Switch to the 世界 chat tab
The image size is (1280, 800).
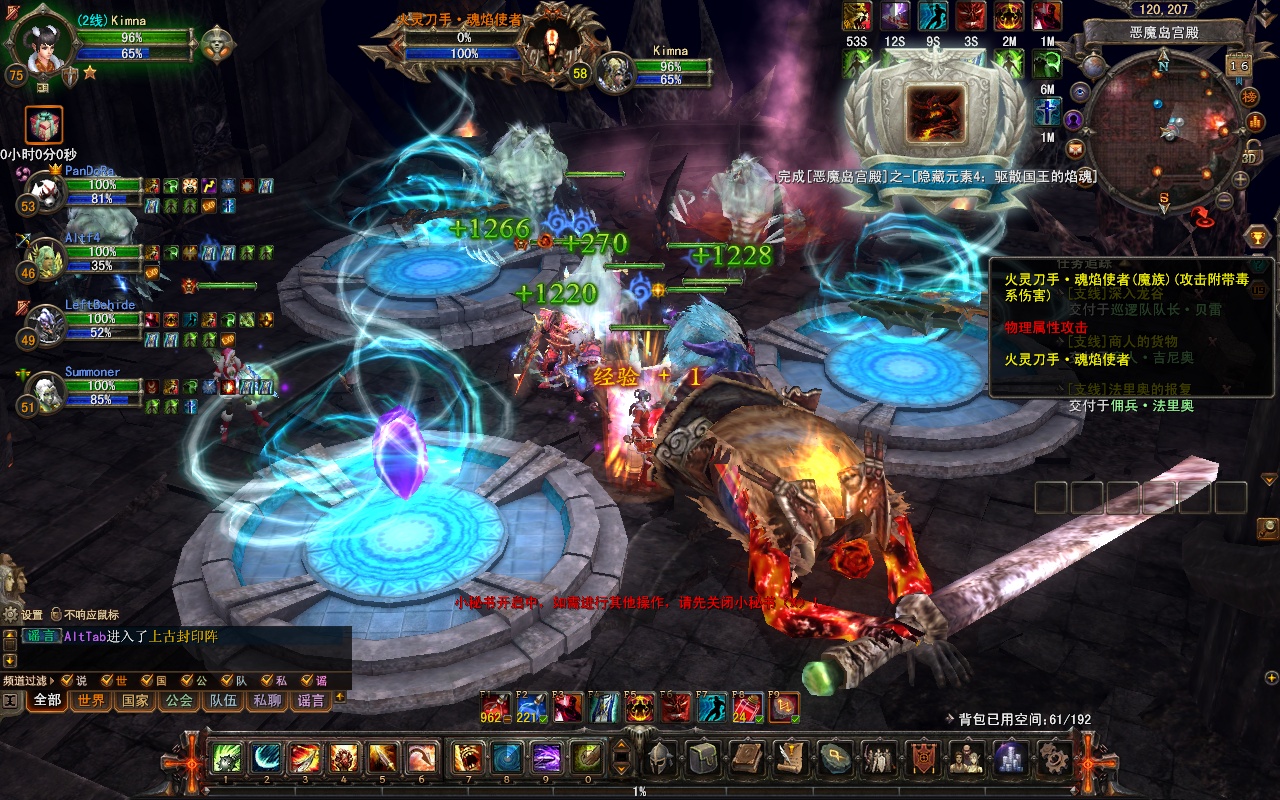pos(91,701)
